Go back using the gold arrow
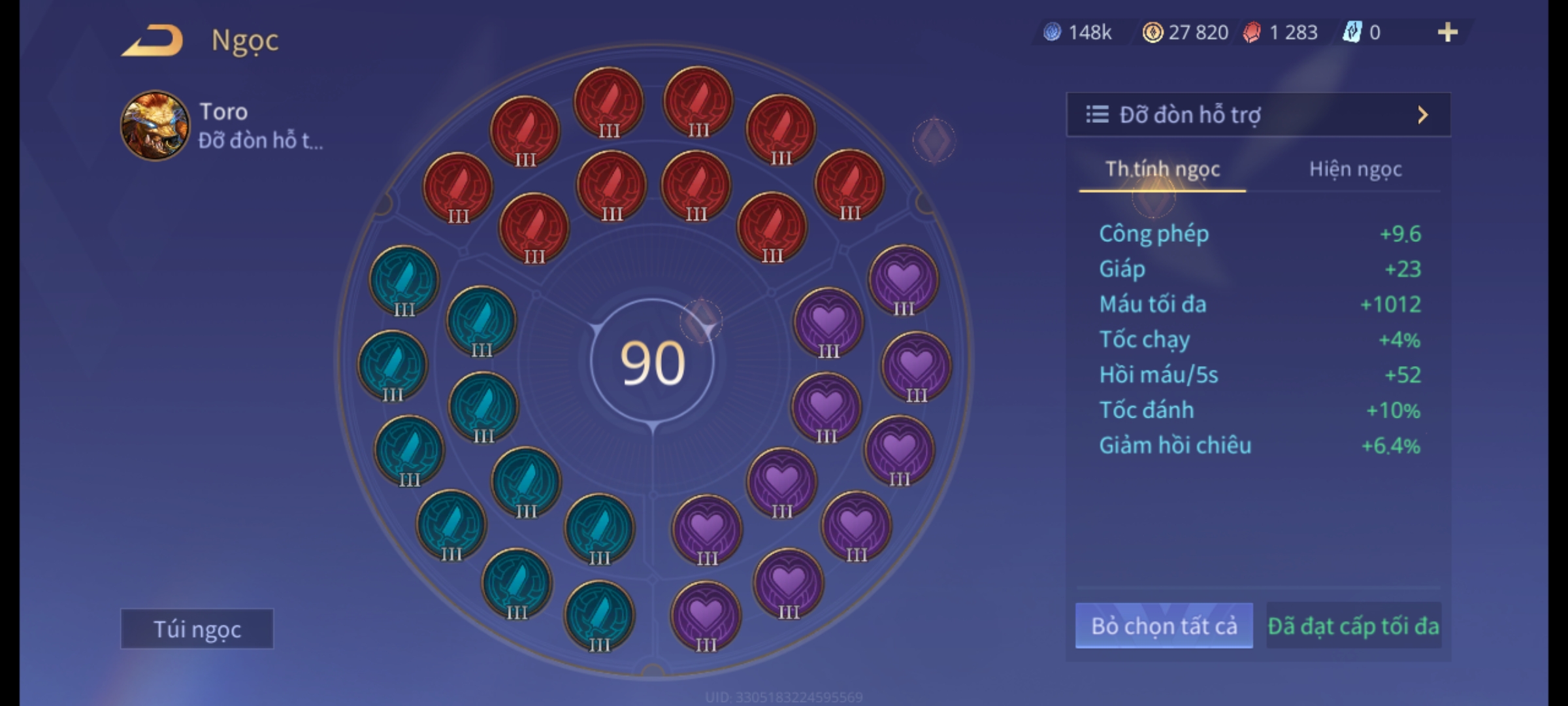 [x=152, y=41]
